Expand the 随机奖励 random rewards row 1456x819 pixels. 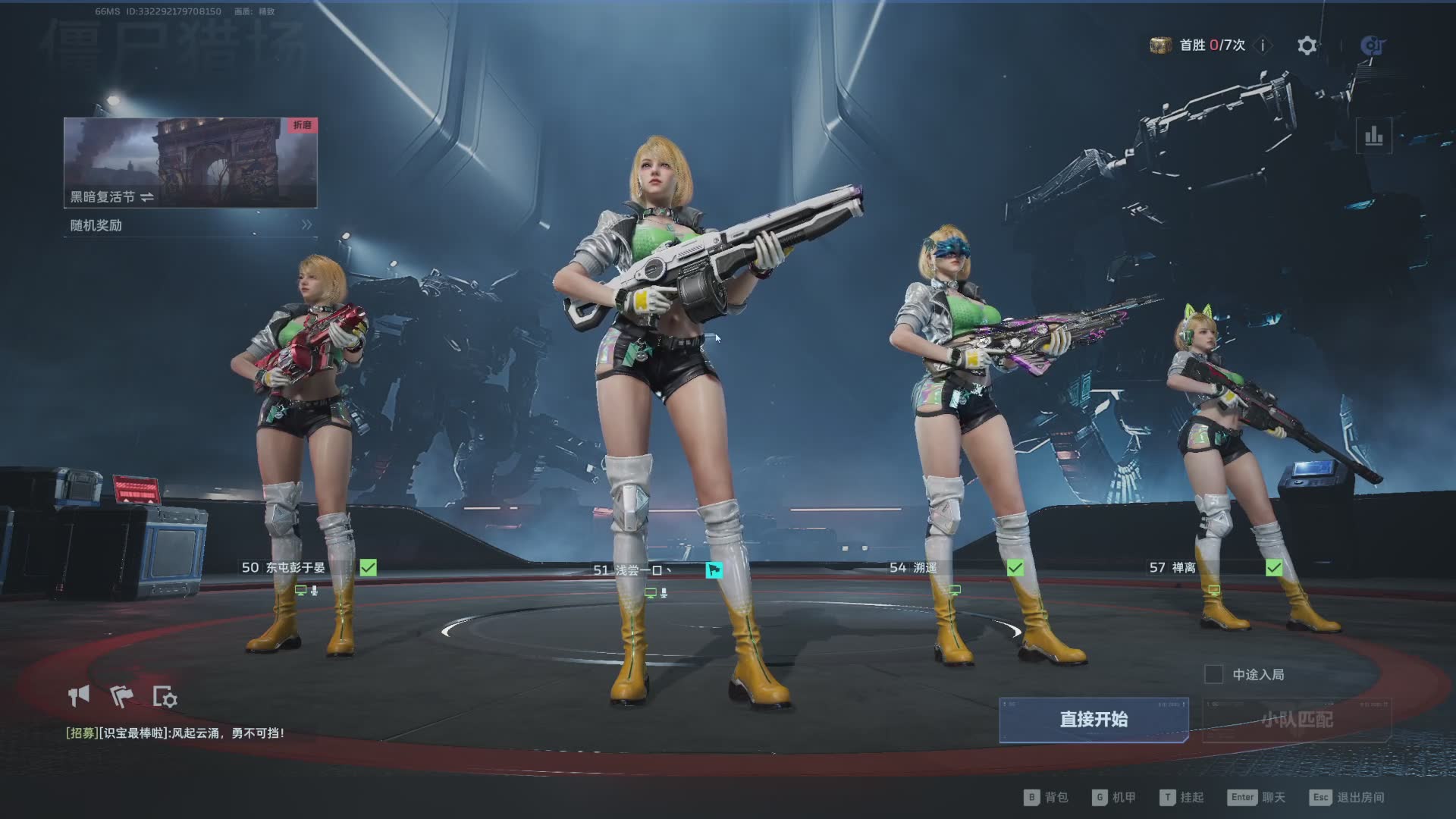[190, 225]
